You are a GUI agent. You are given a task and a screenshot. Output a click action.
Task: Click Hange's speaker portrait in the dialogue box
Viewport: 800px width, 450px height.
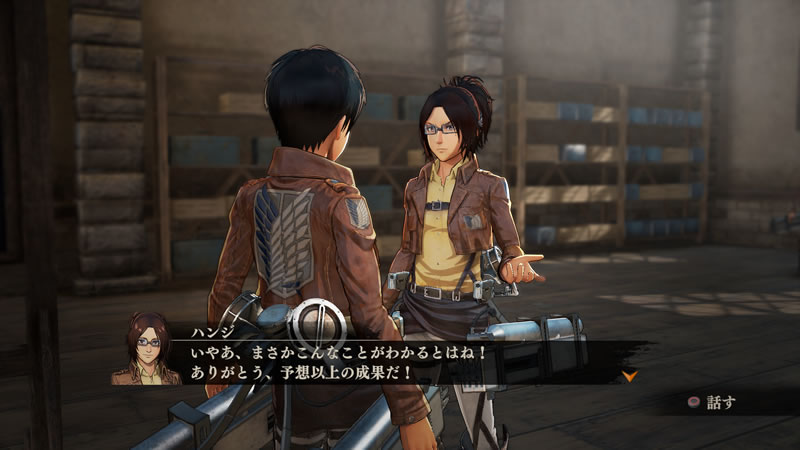[146, 349]
